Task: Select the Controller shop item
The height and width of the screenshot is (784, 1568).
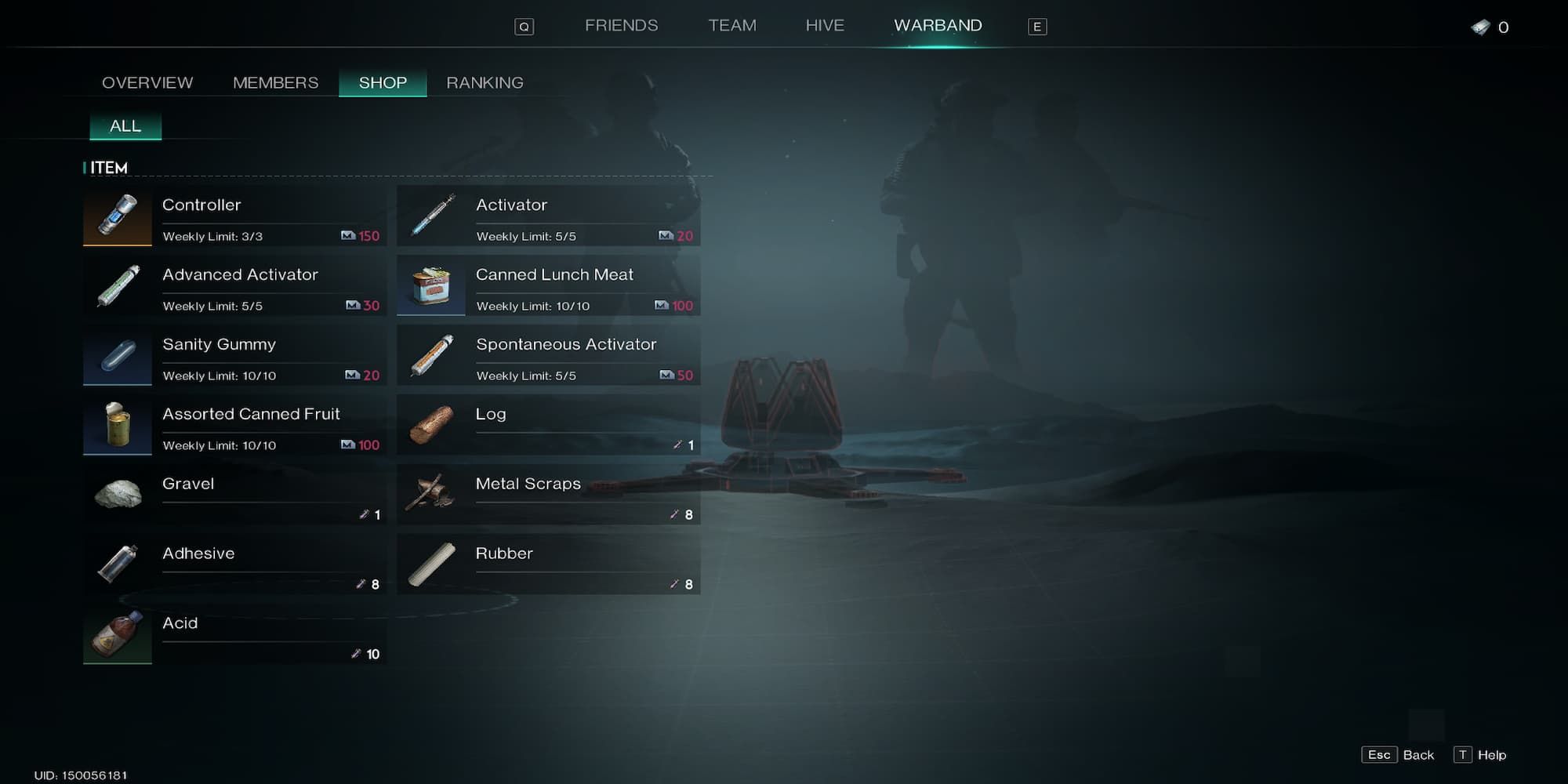Action: [x=234, y=216]
